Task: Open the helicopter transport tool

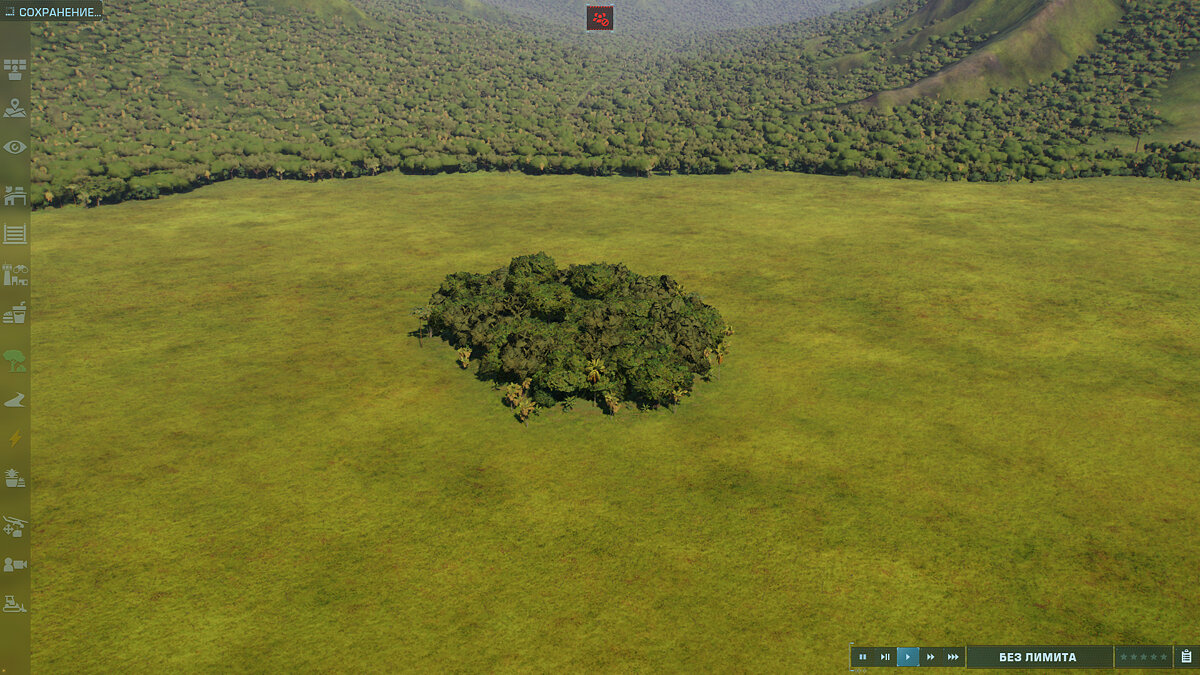Action: pos(15,525)
